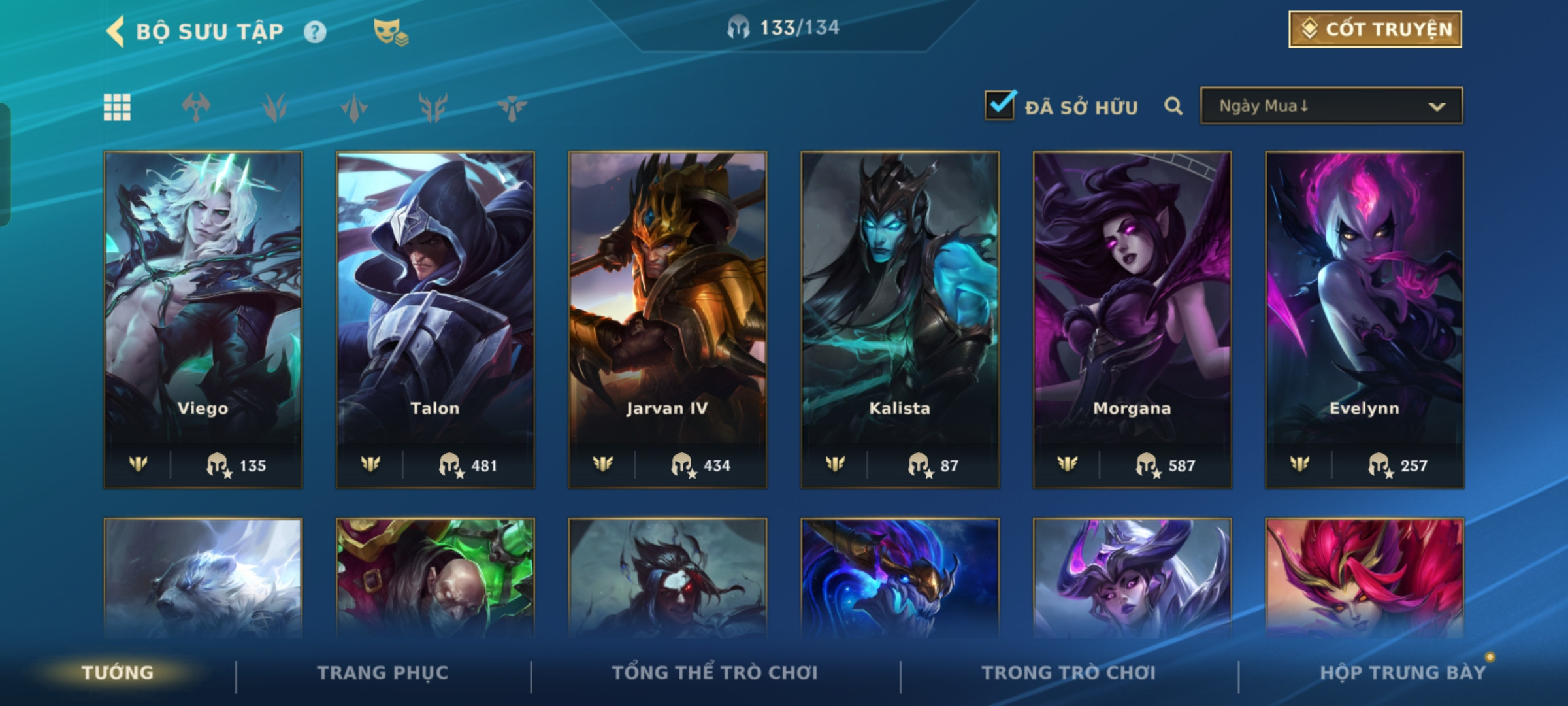The height and width of the screenshot is (706, 1568).
Task: Choose the Talon champion card
Action: [435, 319]
